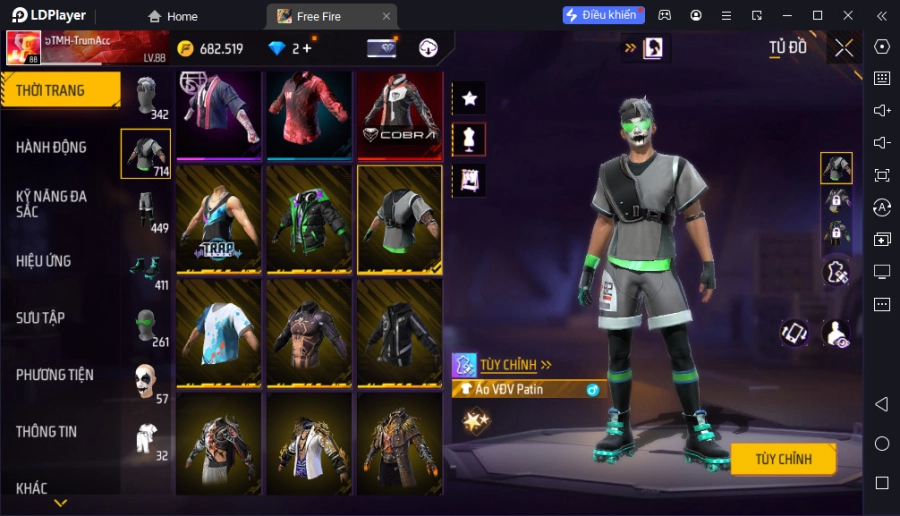The width and height of the screenshot is (900, 516).
Task: Click the yellow TÙY CHỈNH button
Action: pyautogui.click(x=783, y=459)
